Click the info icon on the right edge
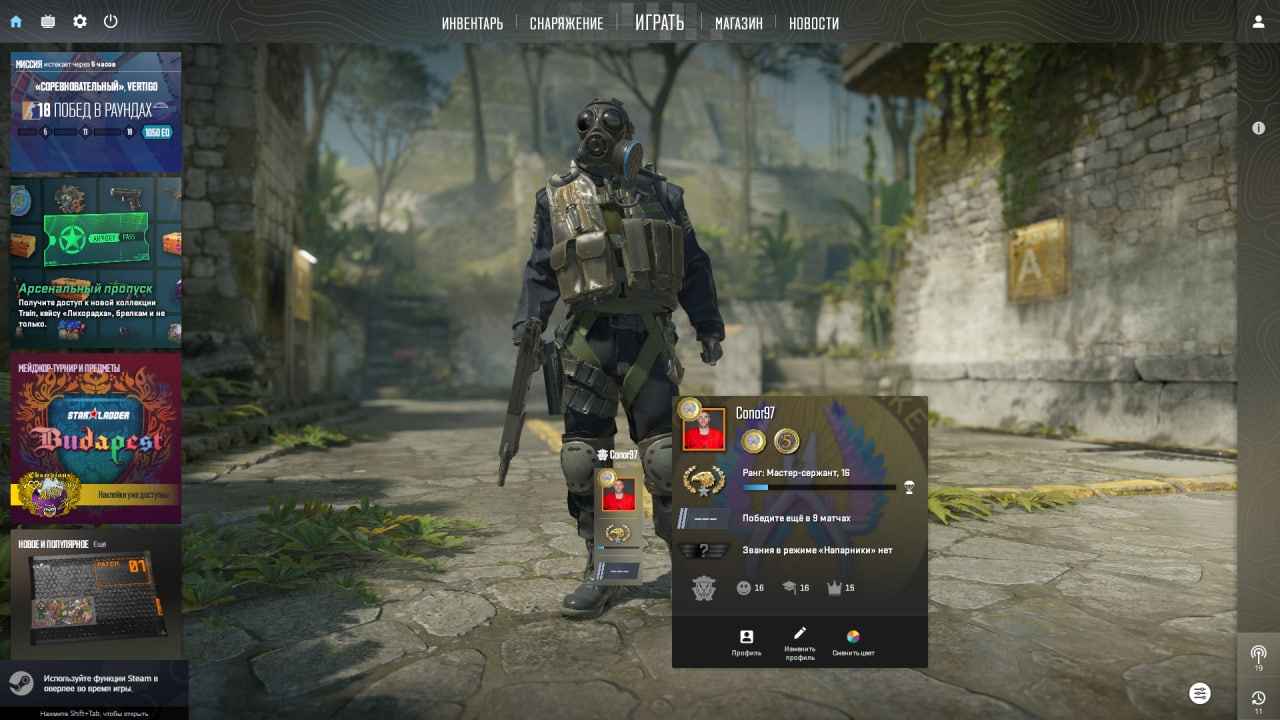1280x720 pixels. [x=1258, y=128]
